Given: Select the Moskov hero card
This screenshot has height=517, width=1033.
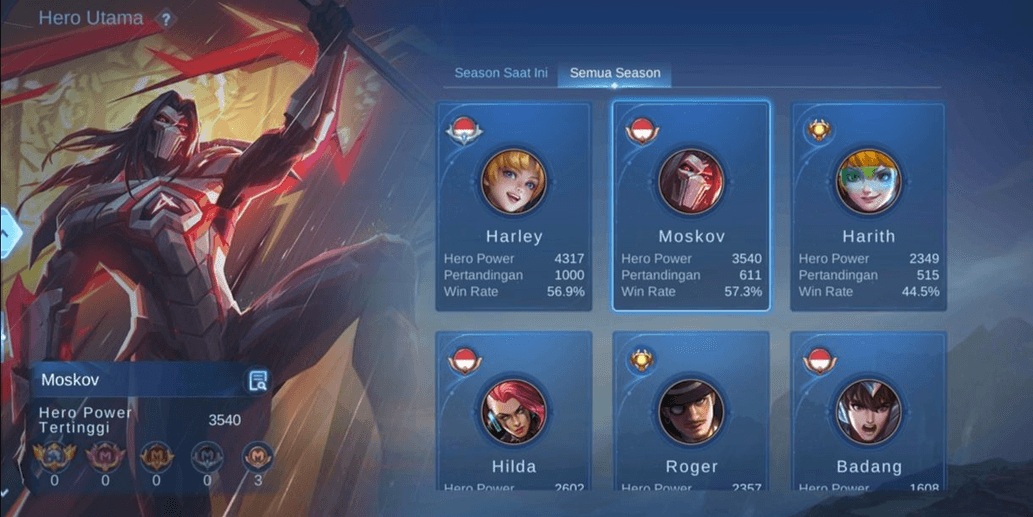Looking at the screenshot, I should tap(691, 206).
